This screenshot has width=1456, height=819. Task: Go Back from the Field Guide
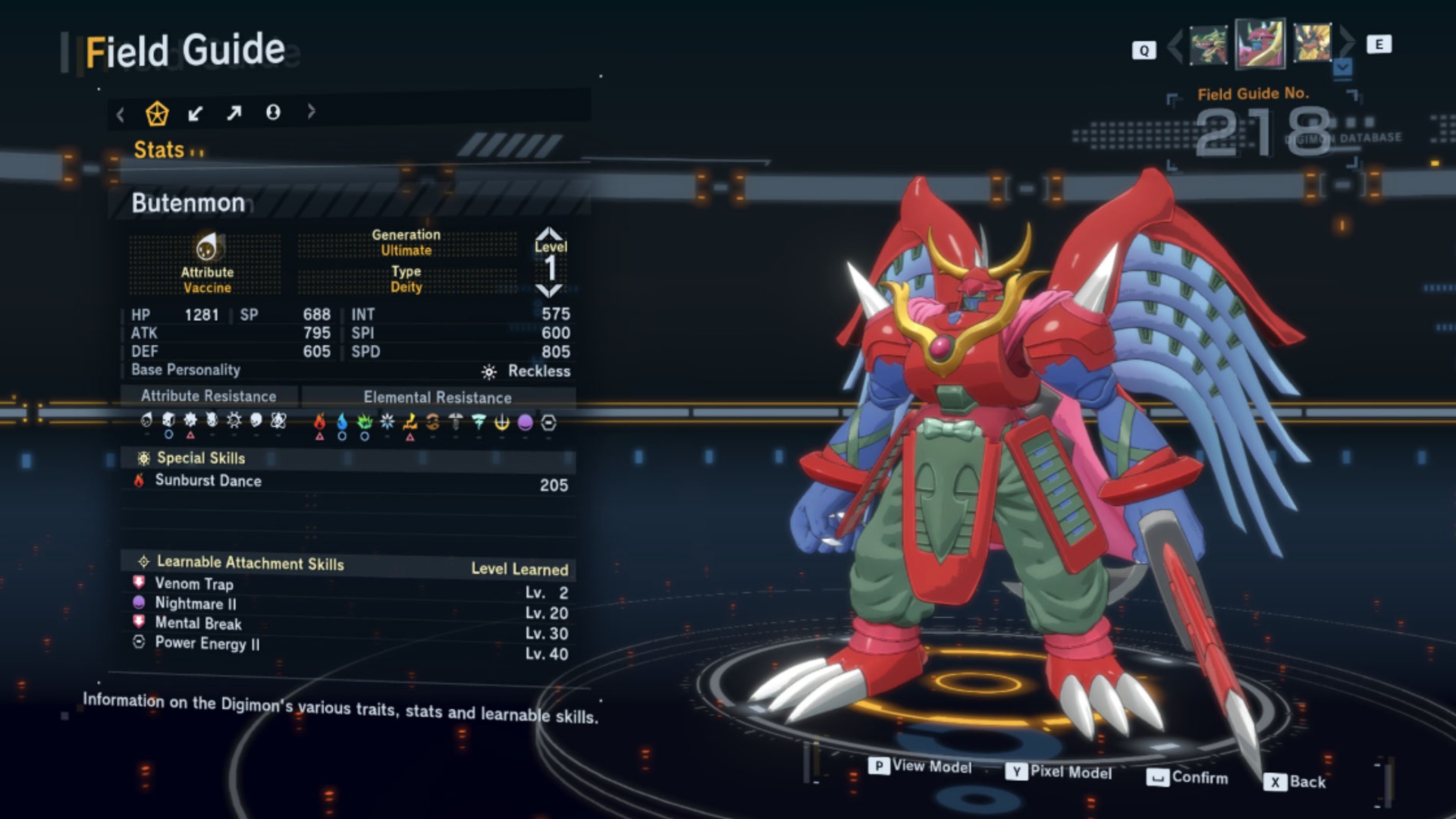[1296, 782]
